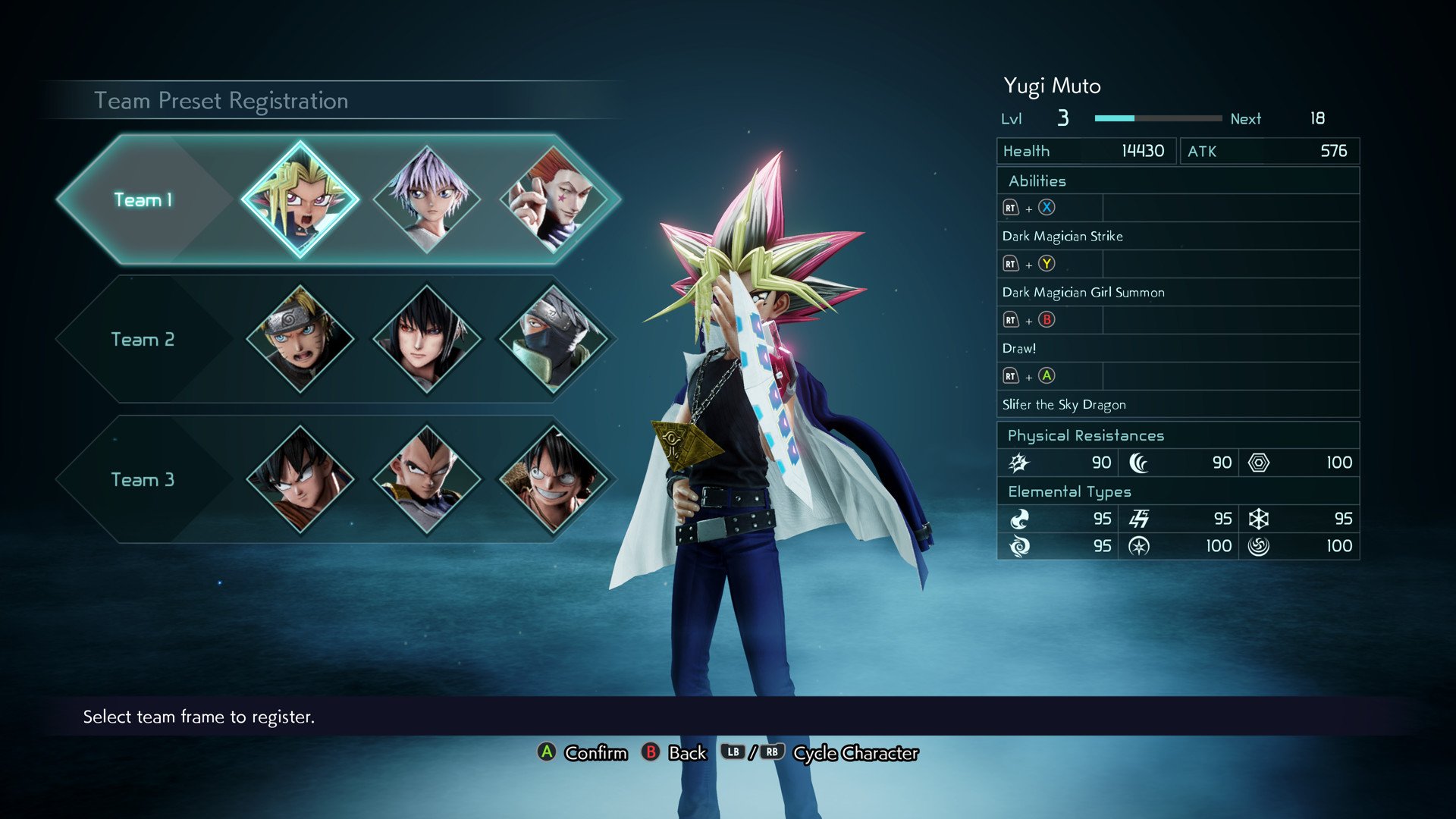Choose the Team 2 preset frame
Screen dimensions: 1456x819
point(143,340)
